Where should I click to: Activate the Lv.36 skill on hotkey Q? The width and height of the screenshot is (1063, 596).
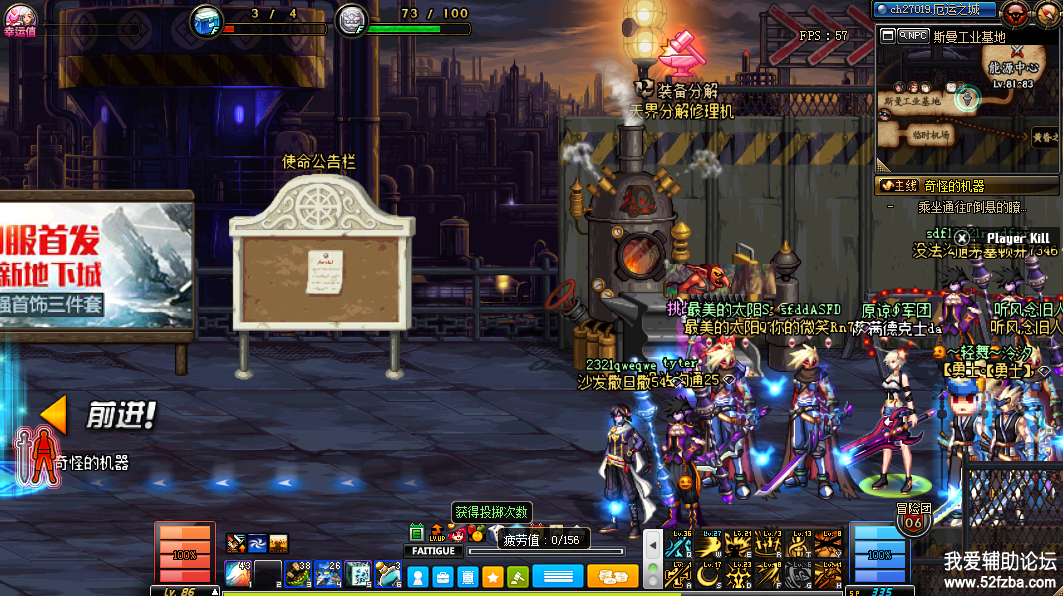coord(679,543)
